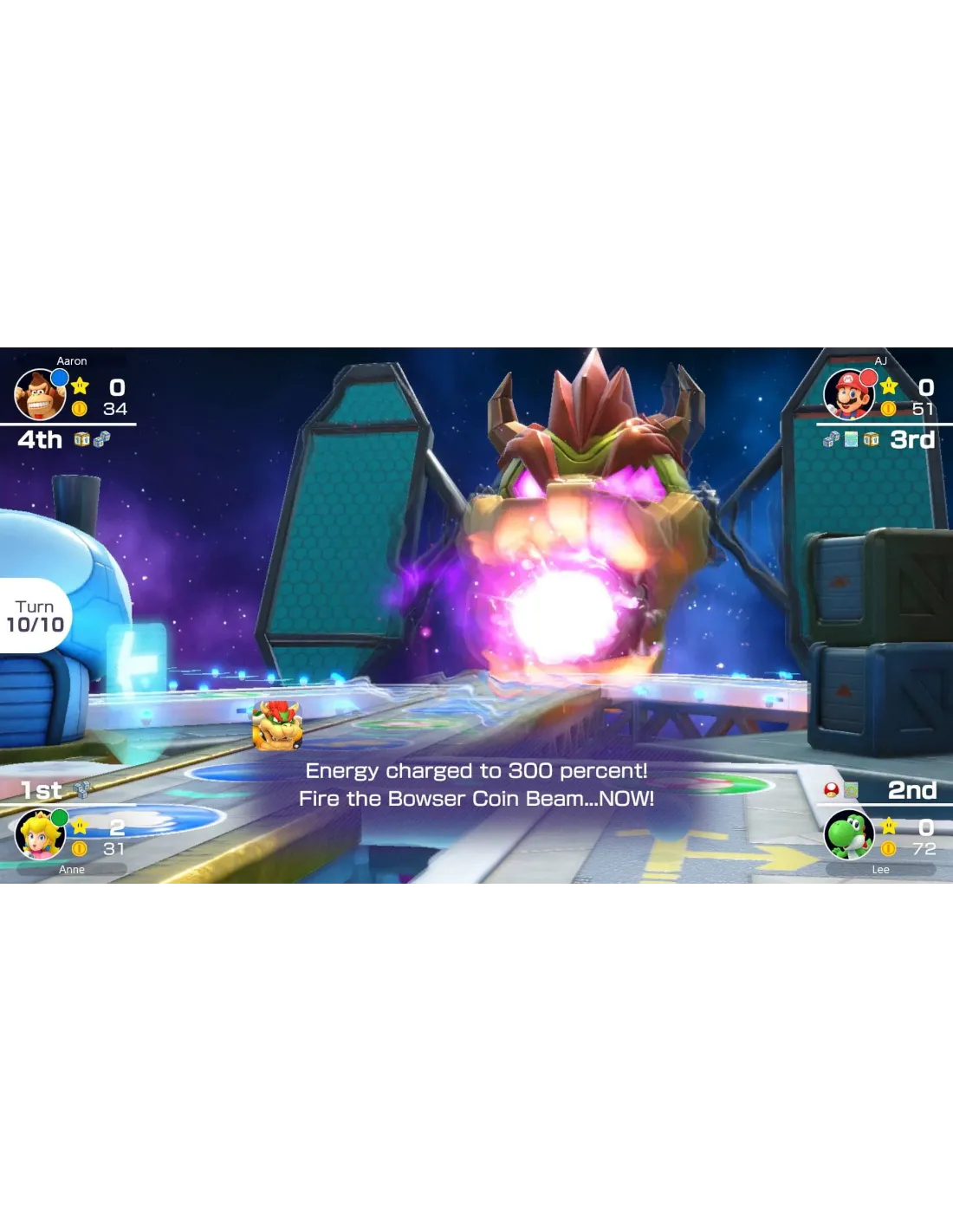953x1232 pixels.
Task: Click Aaron's golden dice block item
Action: click(x=81, y=439)
